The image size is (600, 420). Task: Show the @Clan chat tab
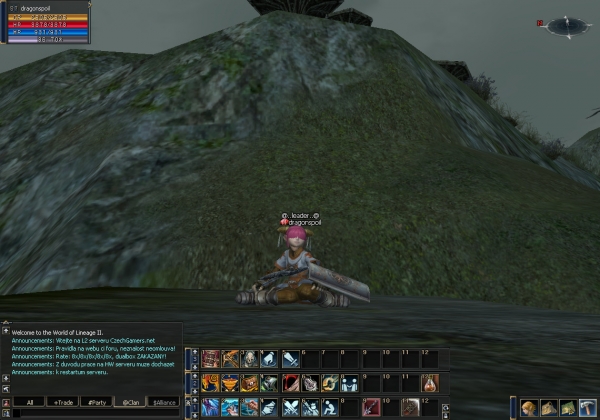[130, 402]
